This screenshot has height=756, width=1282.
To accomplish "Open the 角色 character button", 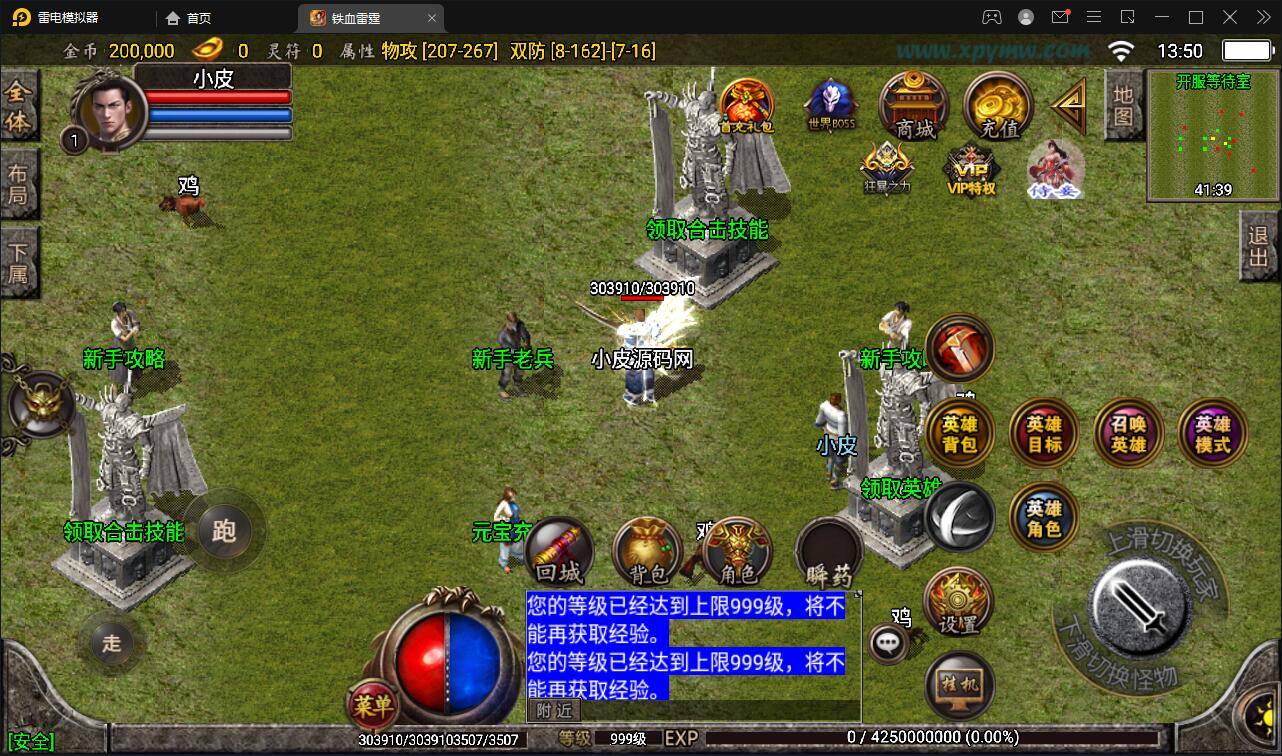I will 737,553.
